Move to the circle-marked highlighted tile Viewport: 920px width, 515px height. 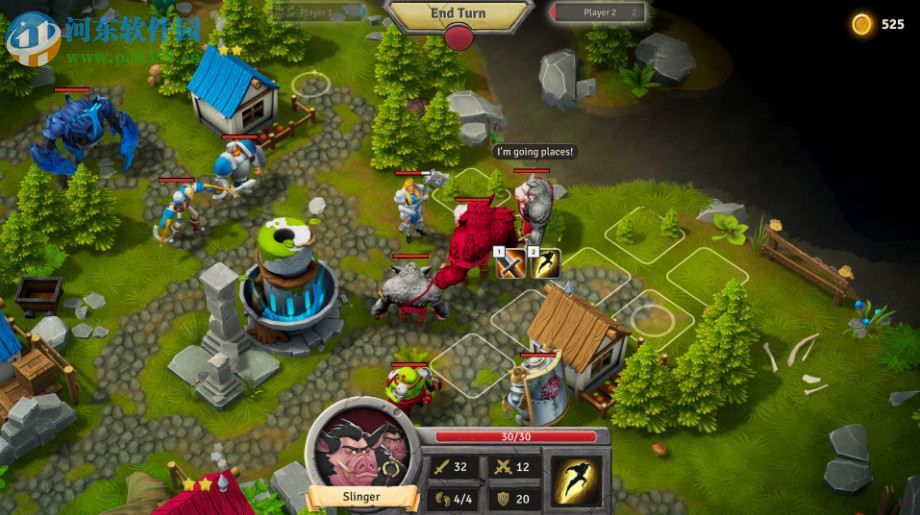(652, 320)
